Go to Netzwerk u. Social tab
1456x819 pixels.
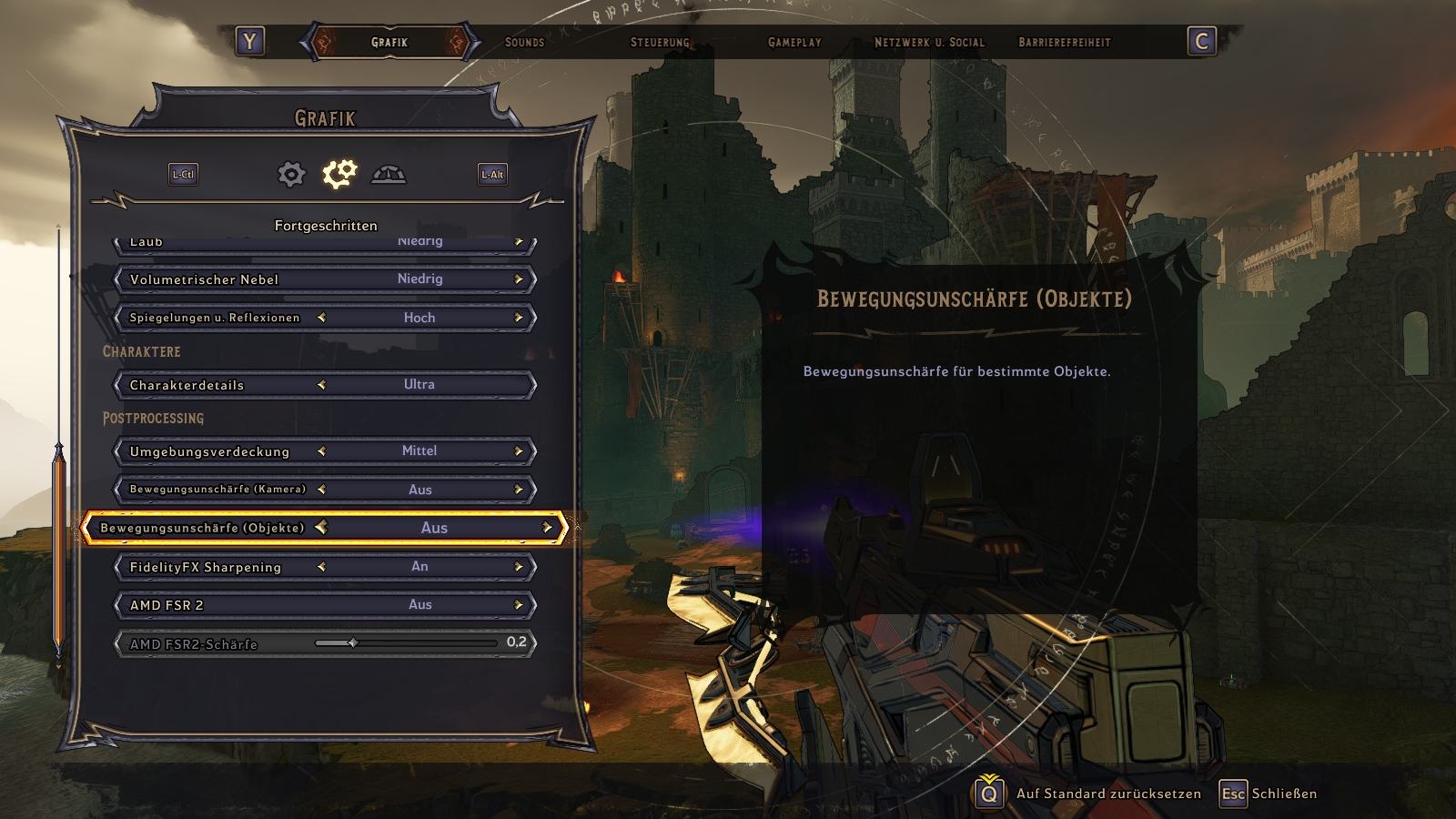(929, 42)
